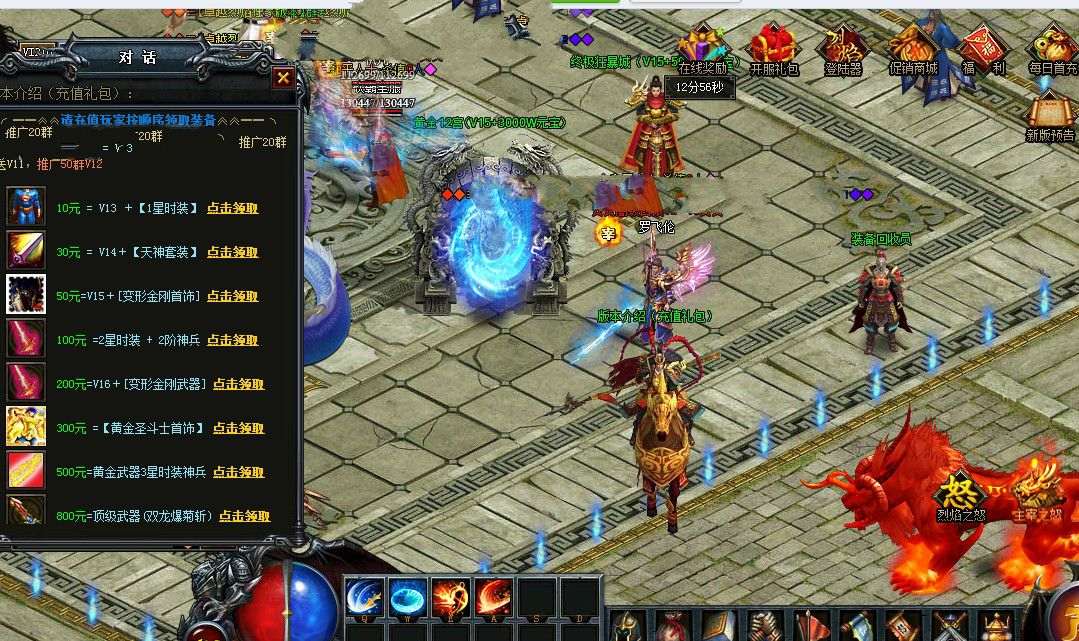This screenshot has height=641, width=1079.
Task: Close the 对话 dialogue window
Action: [283, 77]
